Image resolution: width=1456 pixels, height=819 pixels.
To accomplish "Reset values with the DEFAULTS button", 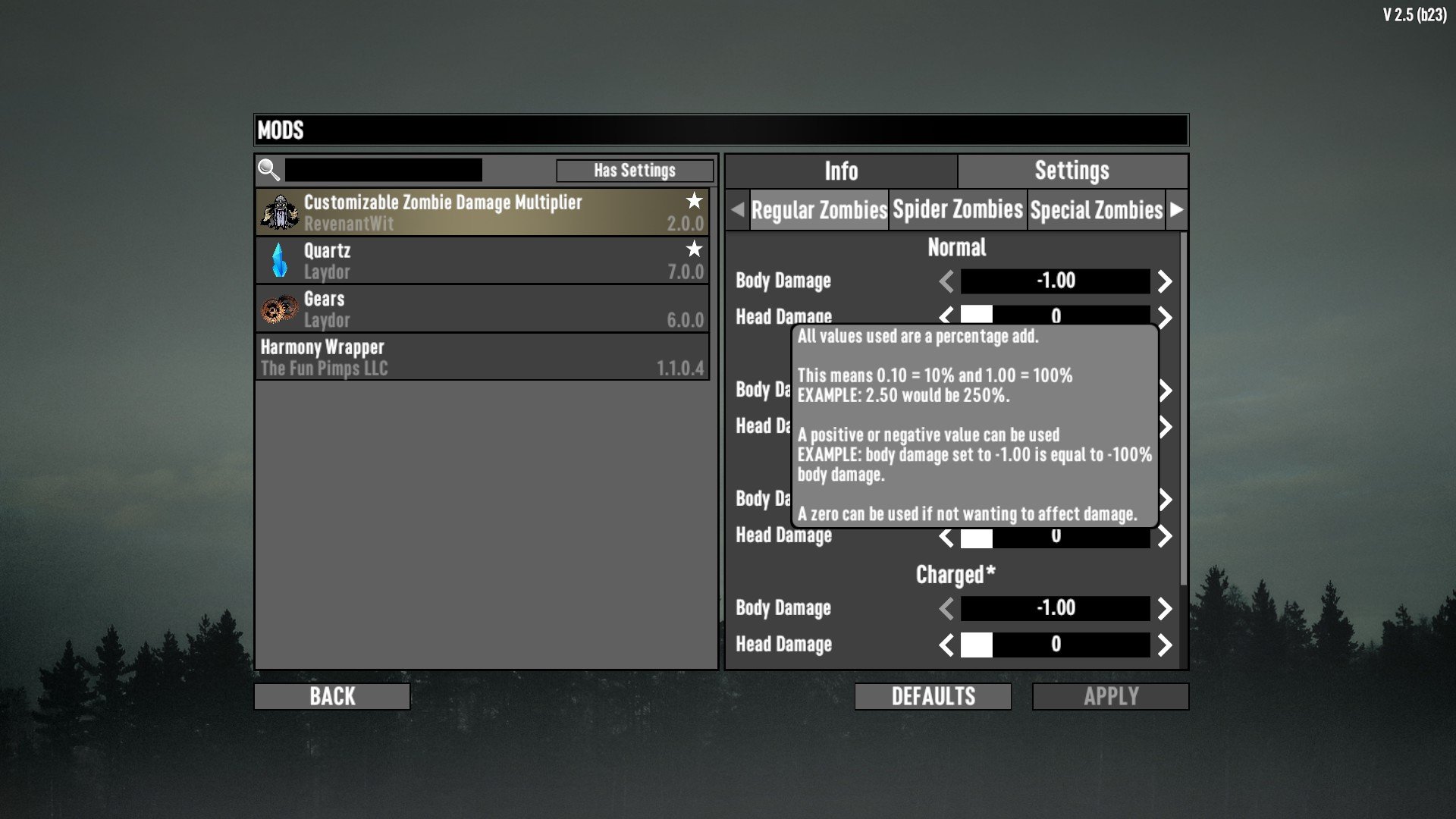I will [x=933, y=696].
